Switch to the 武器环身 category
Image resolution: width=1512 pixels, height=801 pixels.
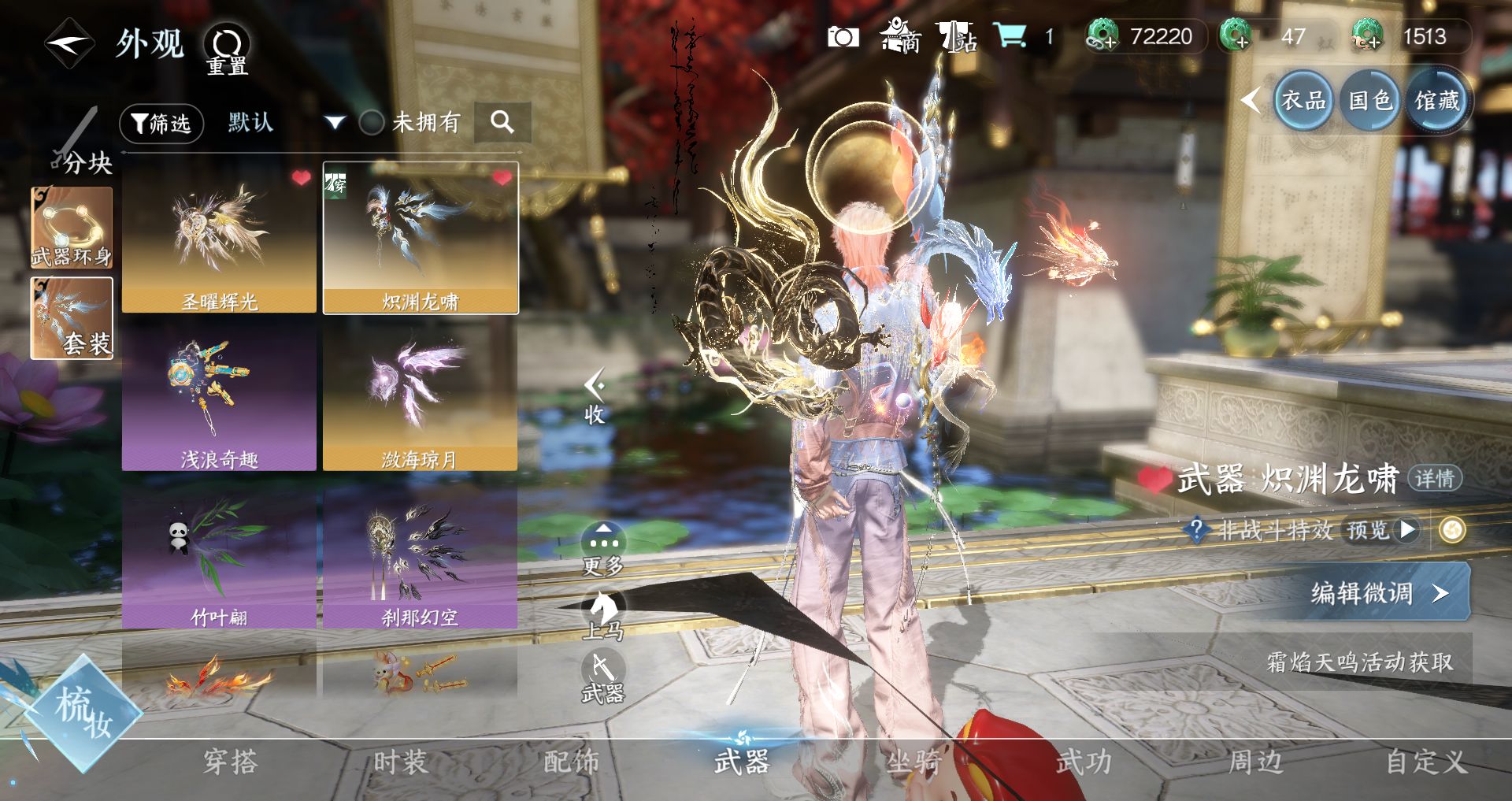click(x=72, y=228)
